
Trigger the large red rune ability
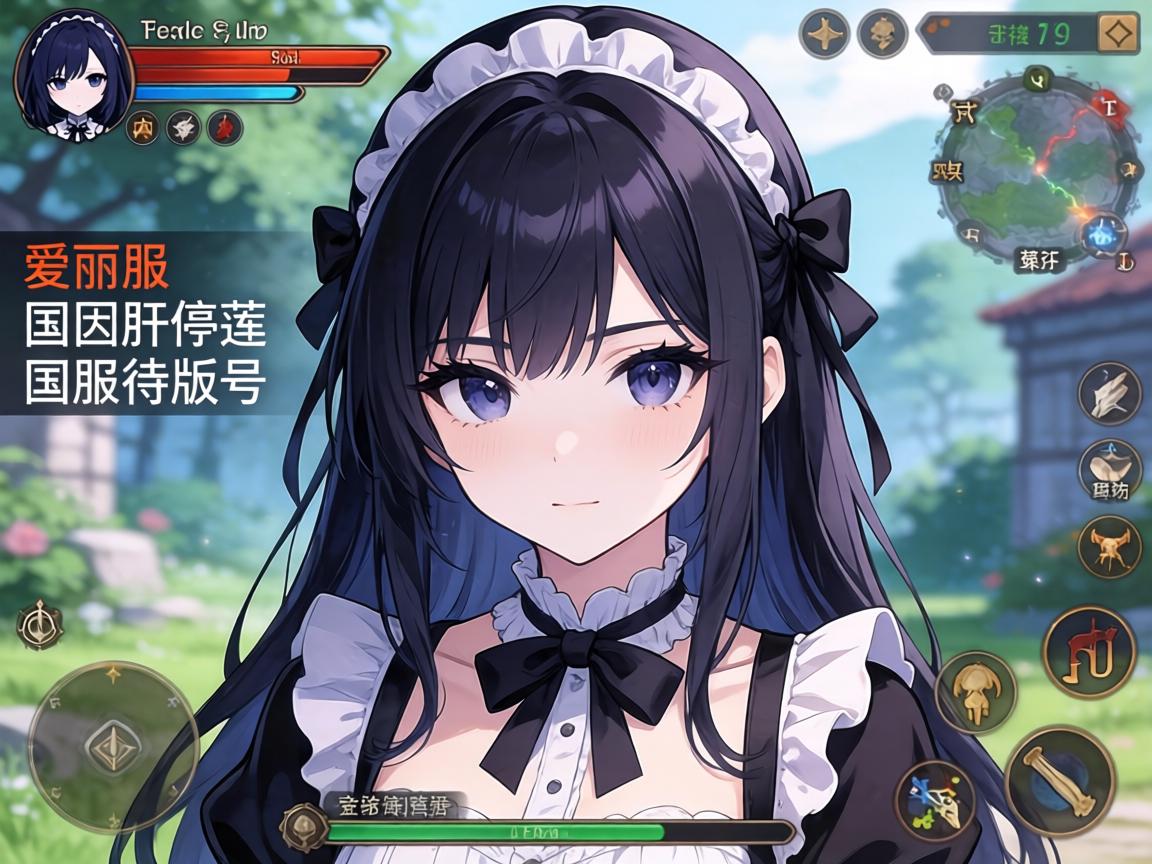pyautogui.click(x=1089, y=651)
